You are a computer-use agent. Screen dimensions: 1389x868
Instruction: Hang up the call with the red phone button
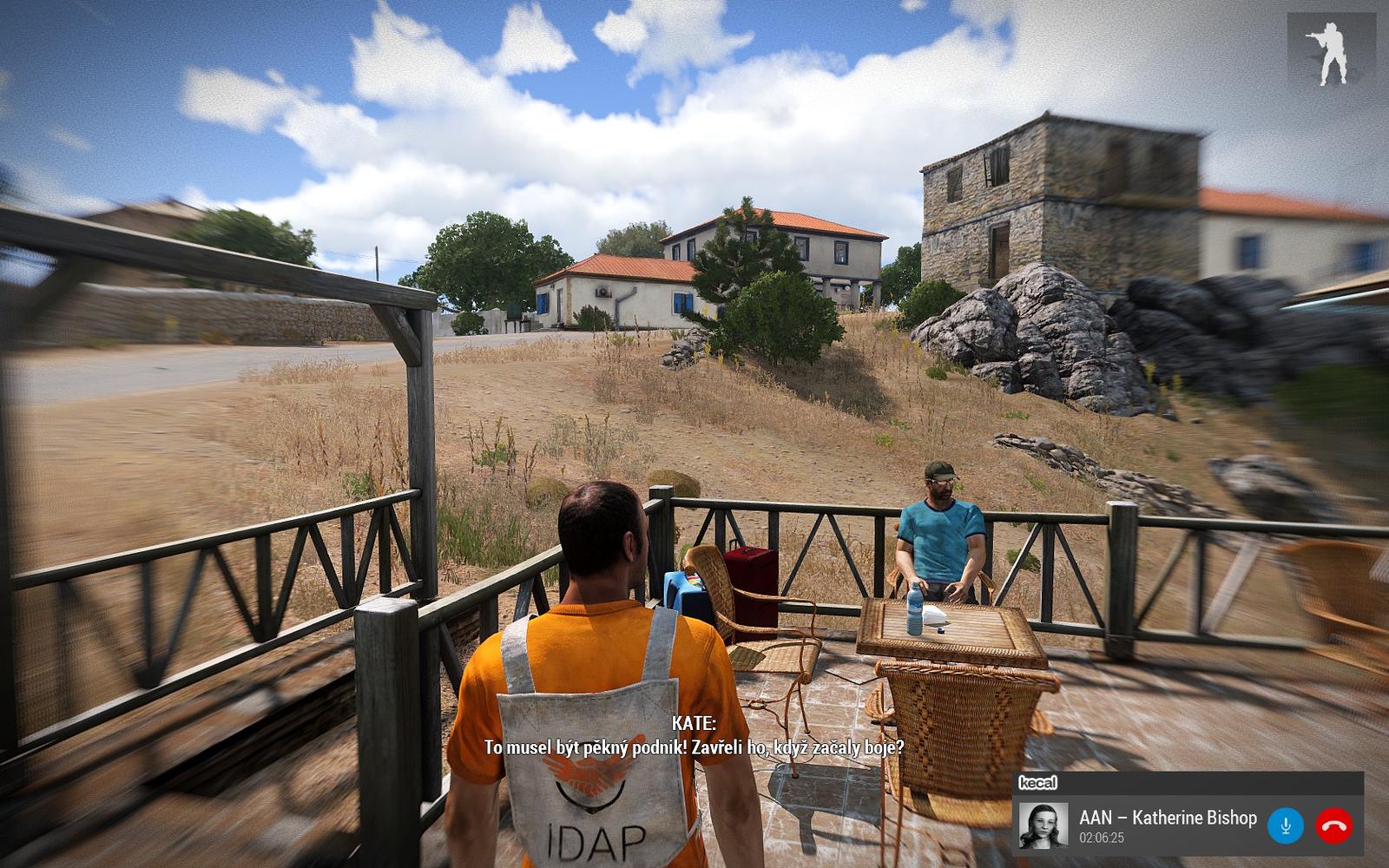coord(1333,825)
